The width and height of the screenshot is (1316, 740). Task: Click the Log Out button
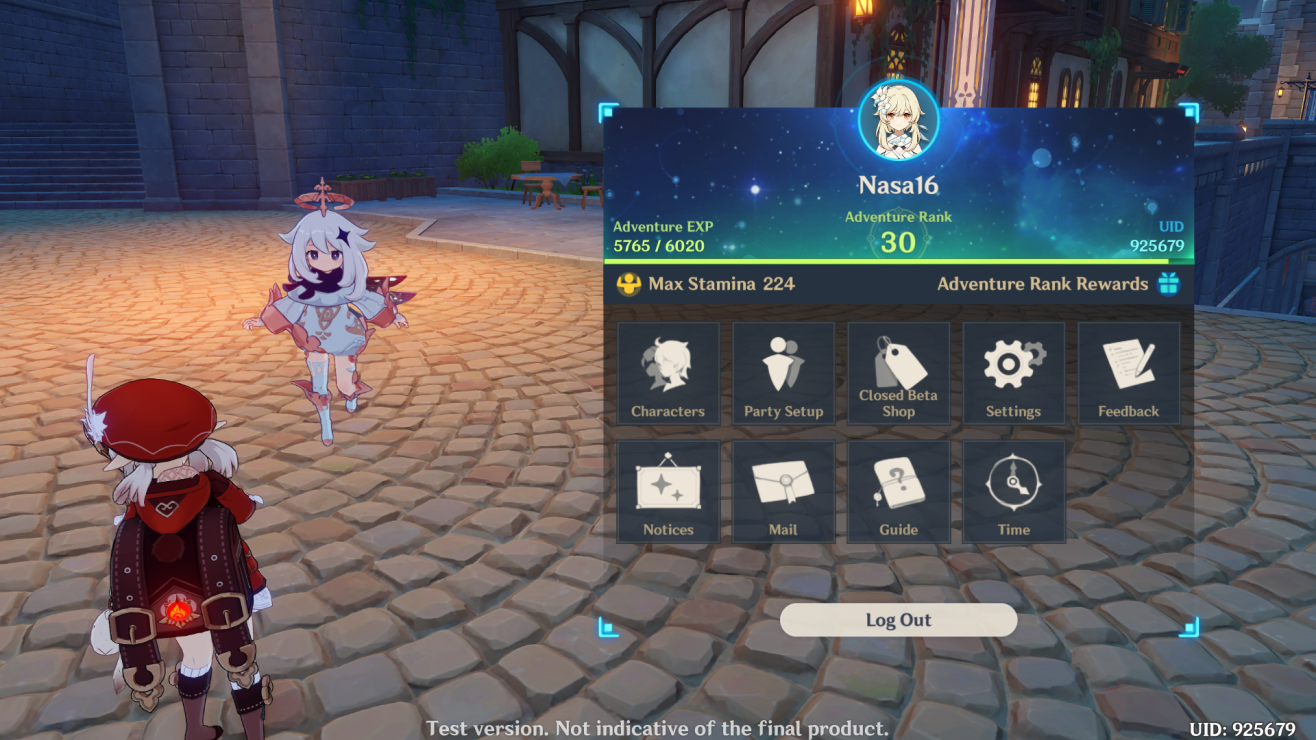pos(898,620)
